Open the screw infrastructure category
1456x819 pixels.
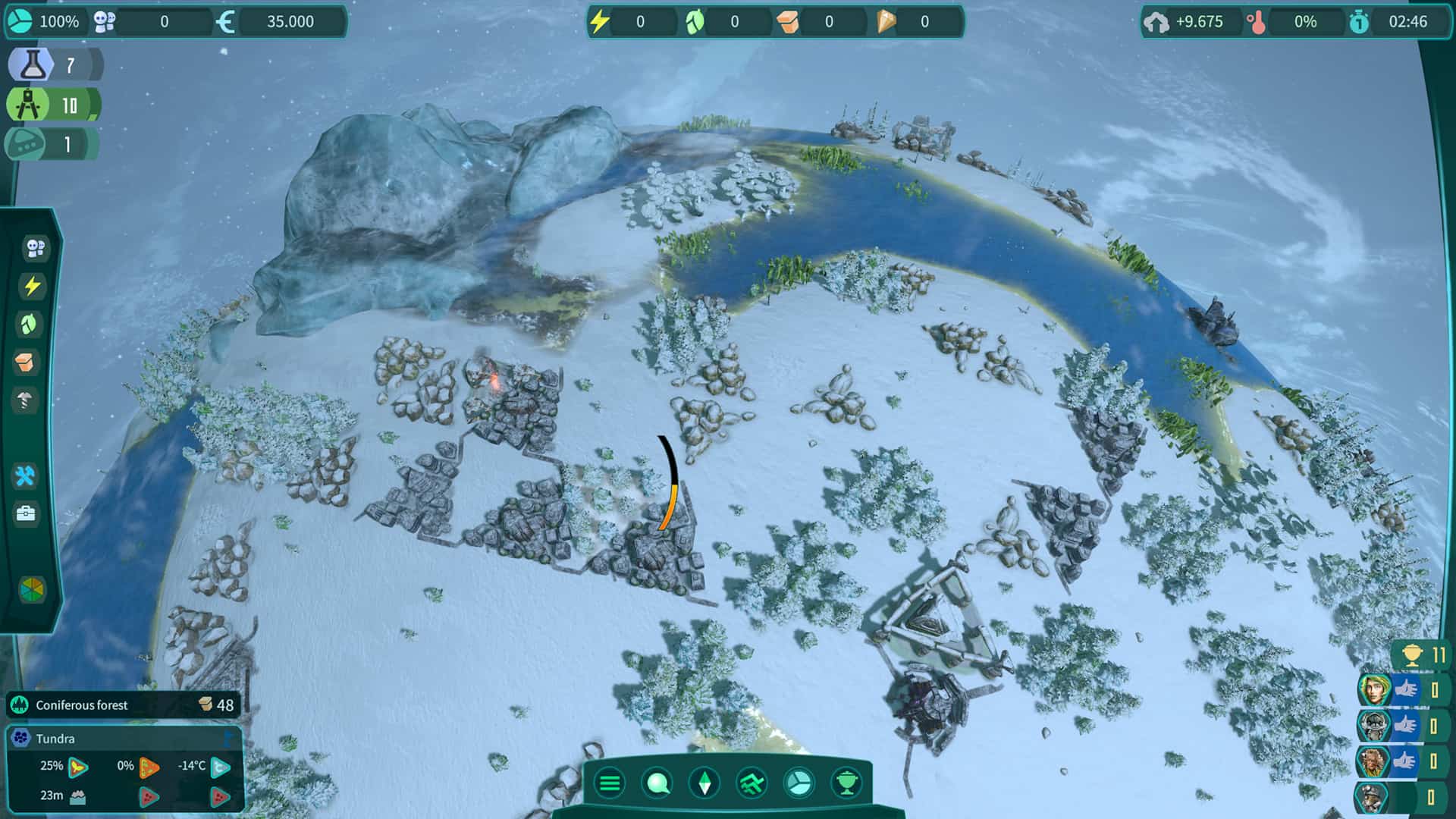click(x=24, y=400)
